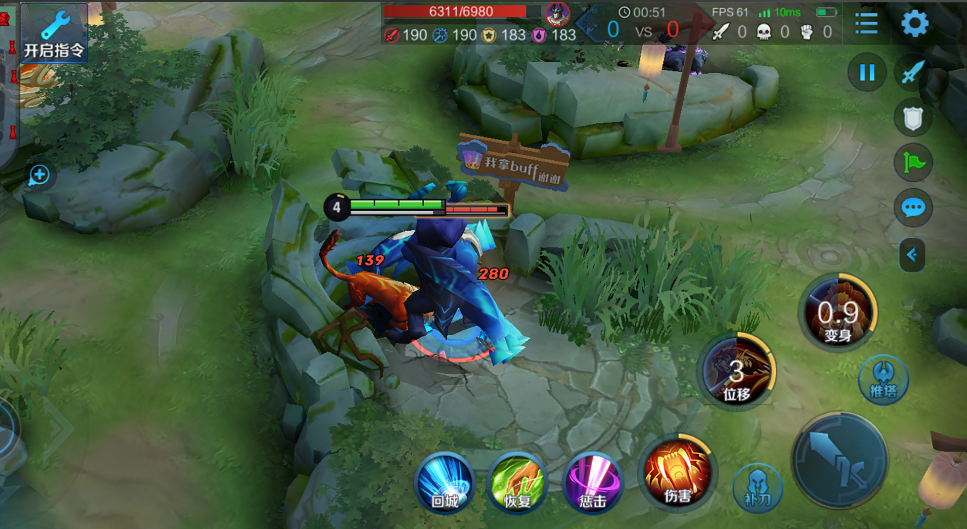967x529 pixels.
Task: Click the magnifier plus icon
Action: pos(39,176)
